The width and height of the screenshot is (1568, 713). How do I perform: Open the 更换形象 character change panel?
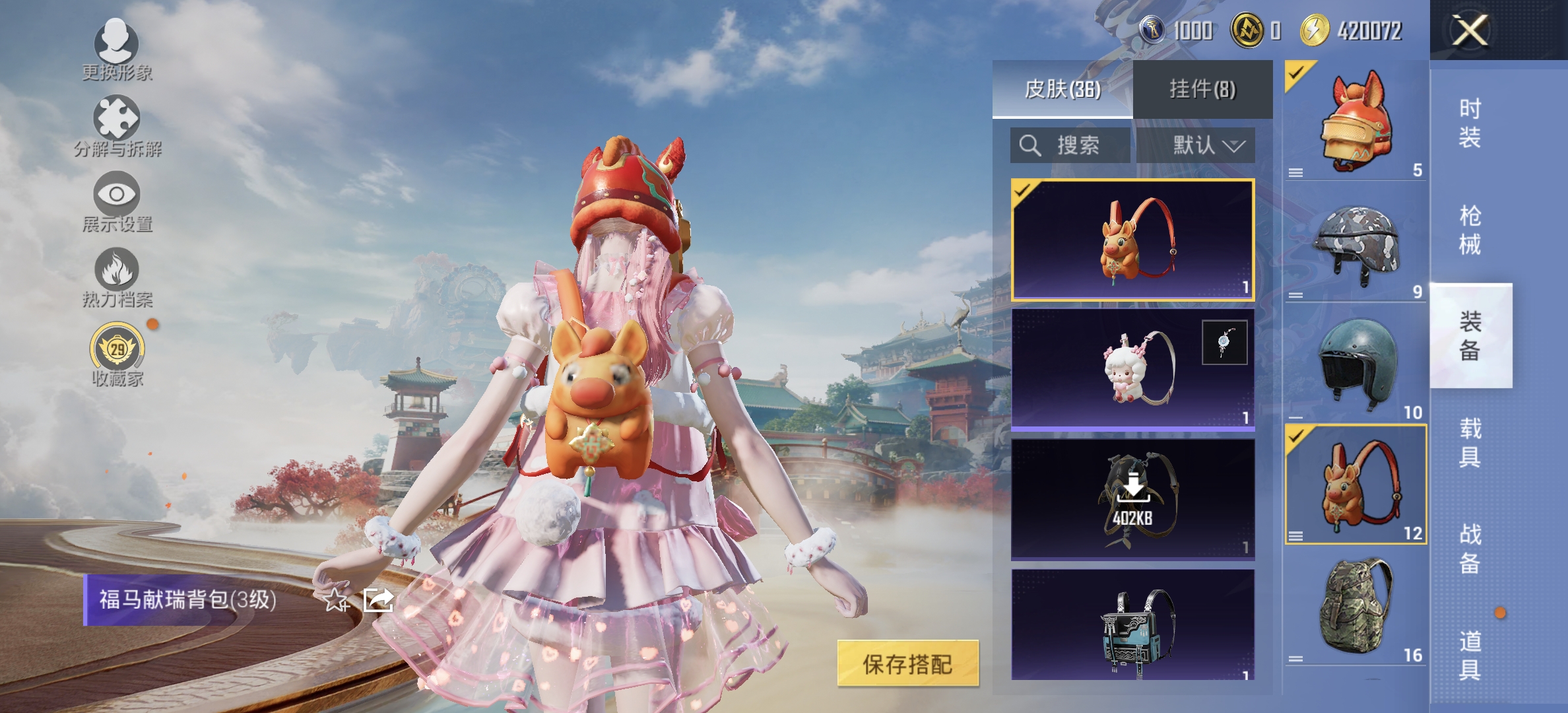(x=117, y=53)
